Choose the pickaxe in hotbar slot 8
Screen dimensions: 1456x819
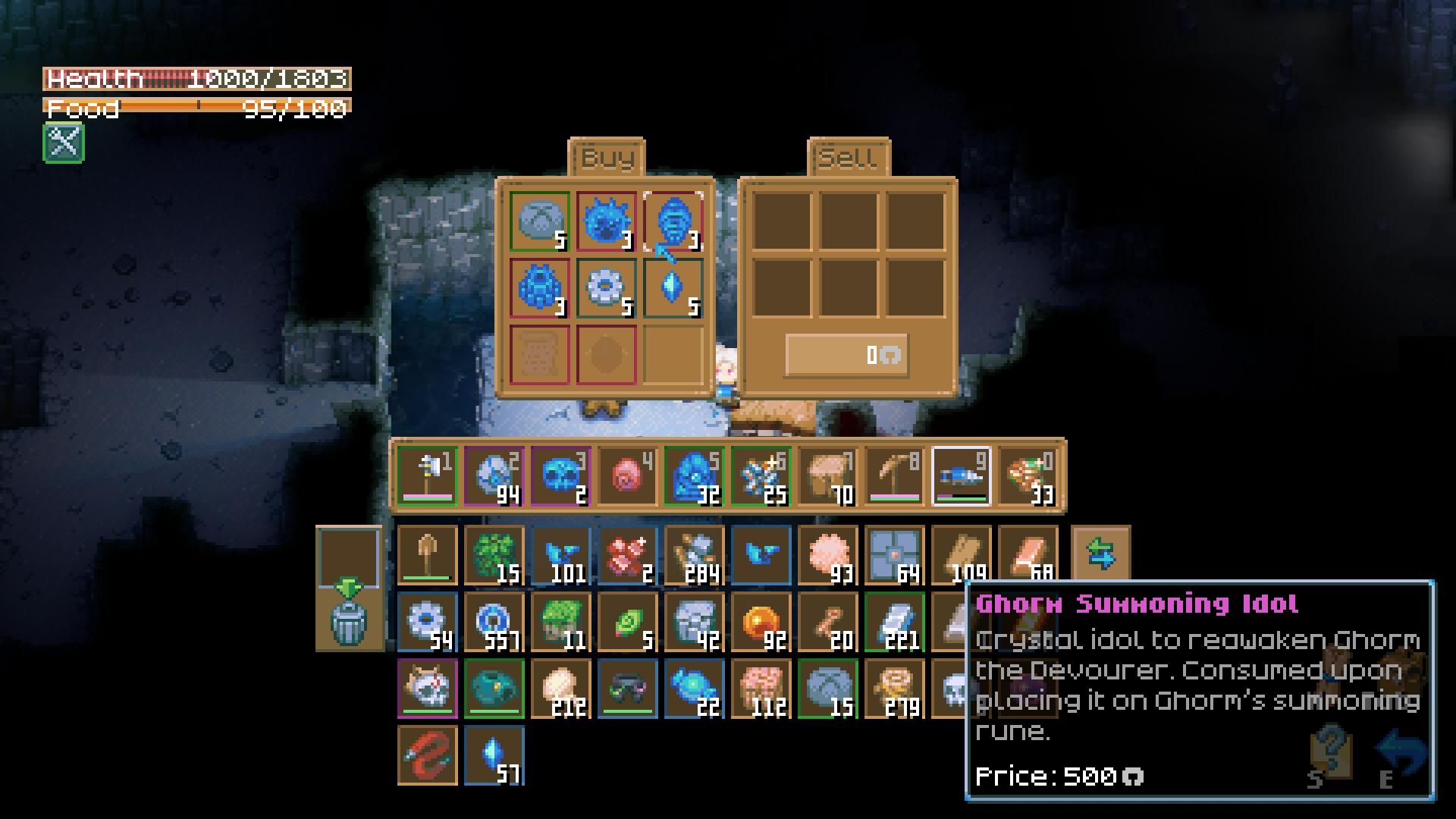(894, 475)
